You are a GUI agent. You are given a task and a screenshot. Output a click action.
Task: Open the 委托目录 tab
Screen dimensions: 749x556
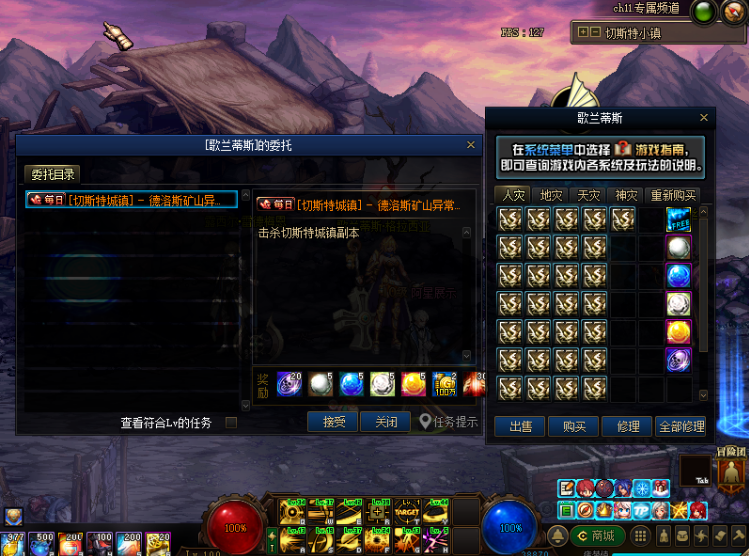[53, 174]
